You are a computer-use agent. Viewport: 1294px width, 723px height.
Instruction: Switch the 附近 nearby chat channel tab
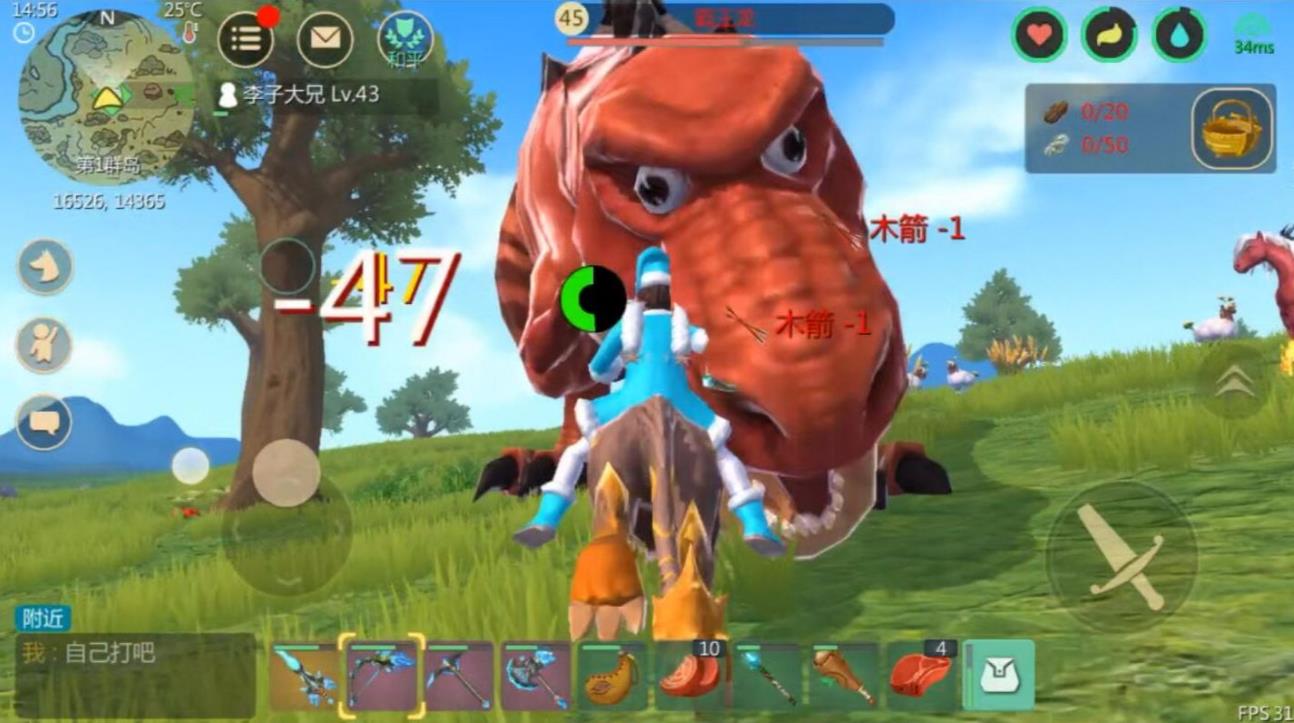[x=43, y=618]
